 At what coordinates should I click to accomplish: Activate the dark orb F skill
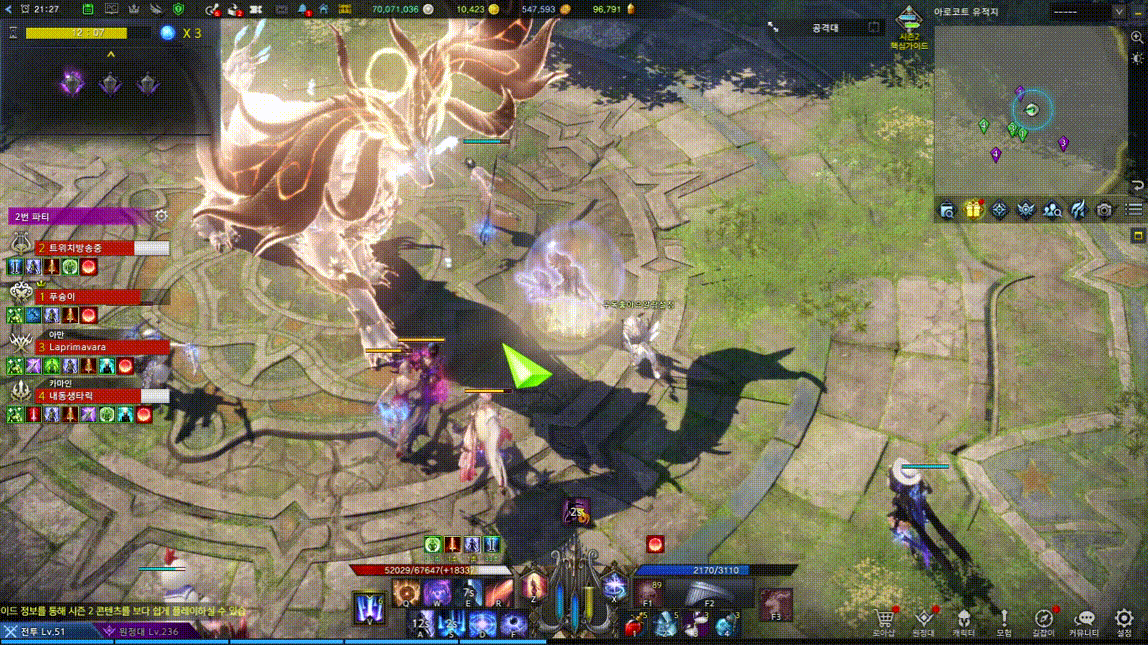click(514, 626)
